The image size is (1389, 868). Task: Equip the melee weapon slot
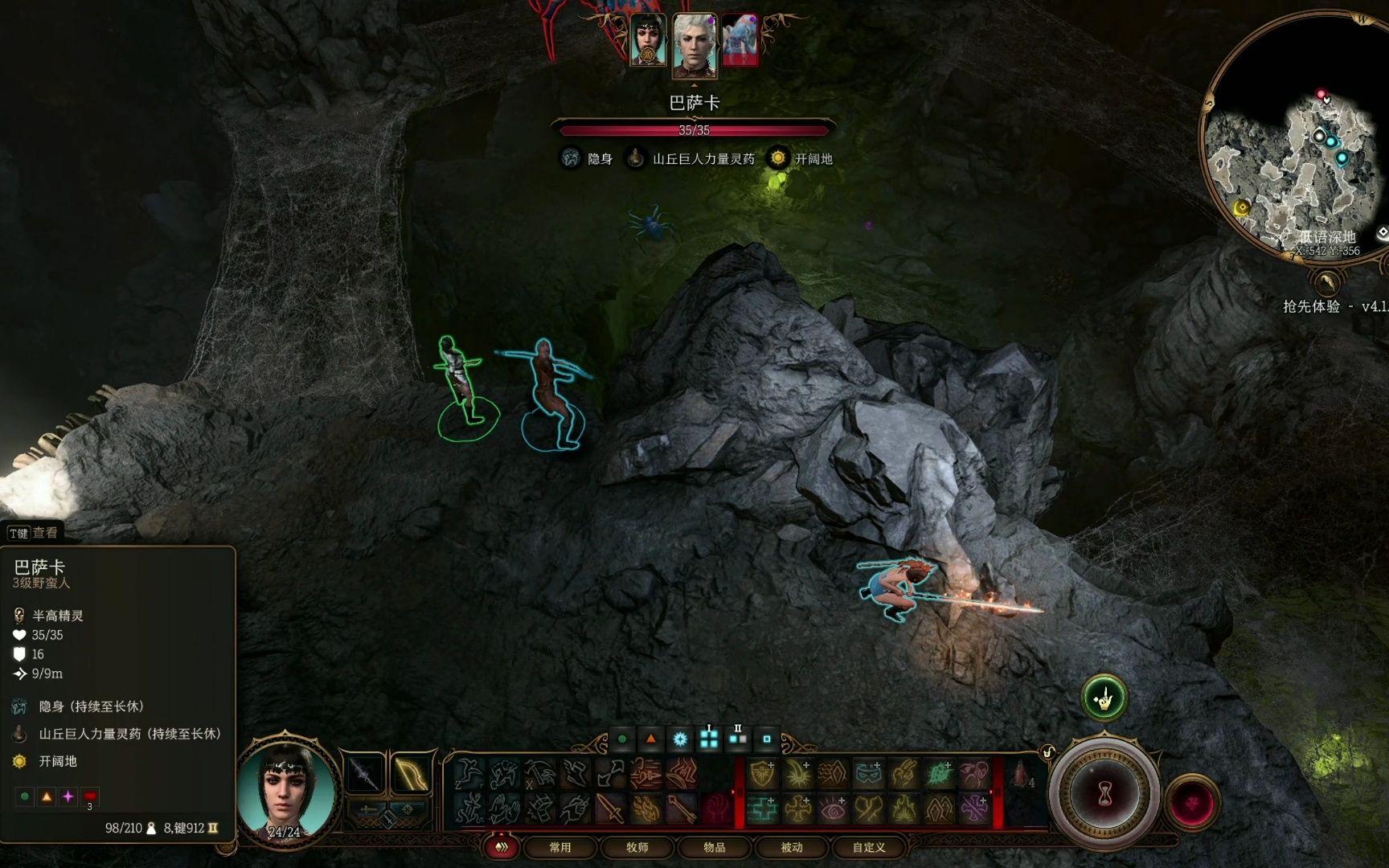(364, 775)
